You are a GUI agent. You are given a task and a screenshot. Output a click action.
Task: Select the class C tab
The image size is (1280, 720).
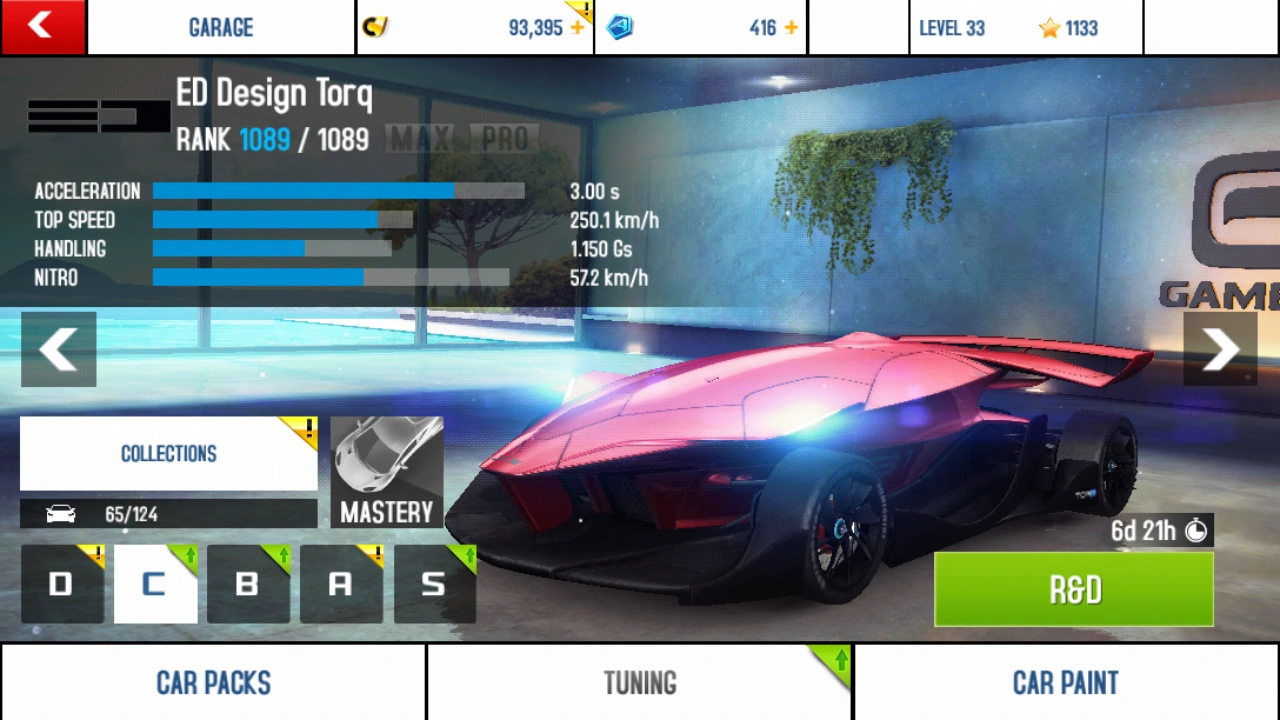tap(155, 584)
